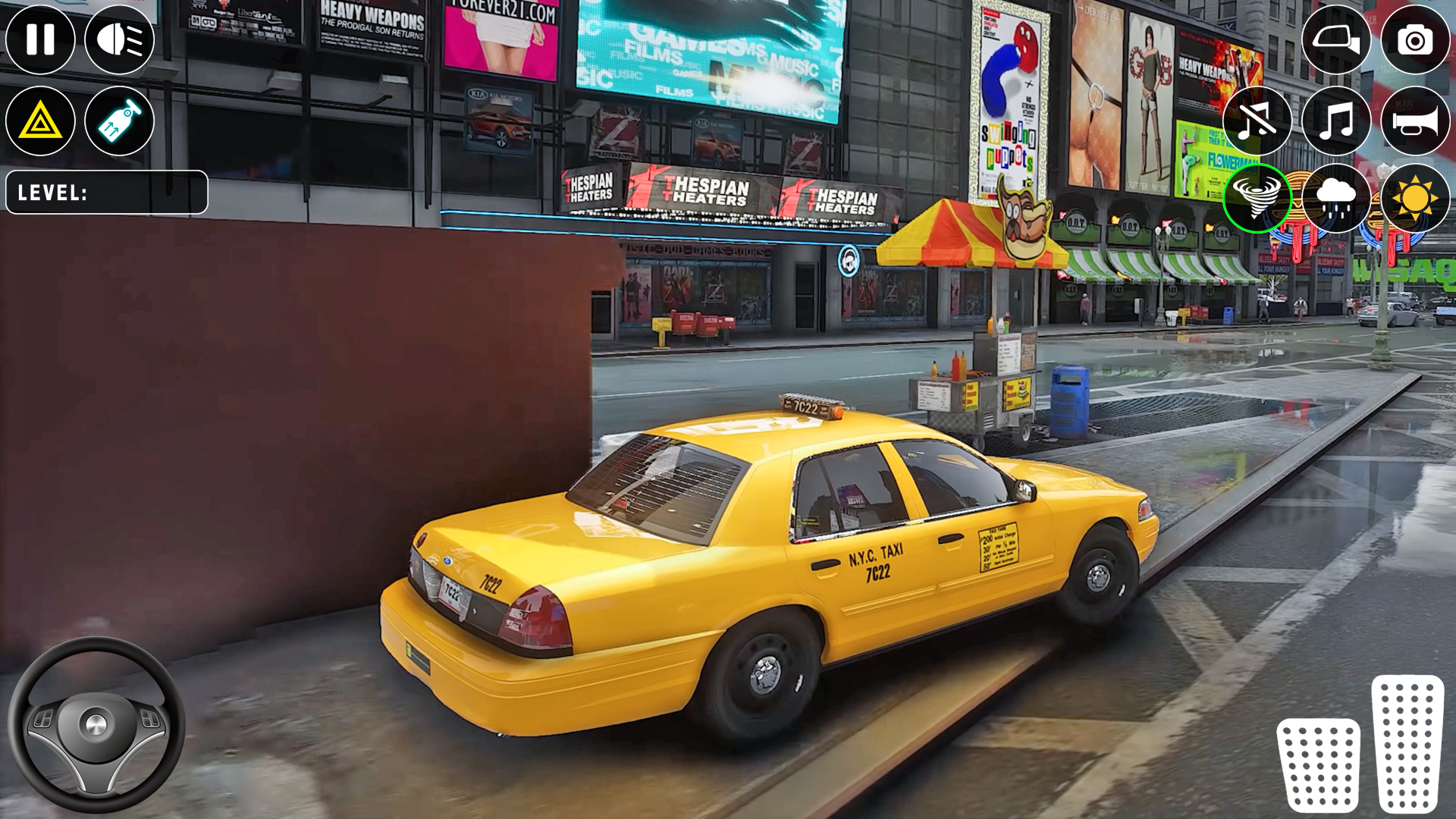The image size is (1456, 819).
Task: Click the LEVEL display box
Action: [x=106, y=191]
